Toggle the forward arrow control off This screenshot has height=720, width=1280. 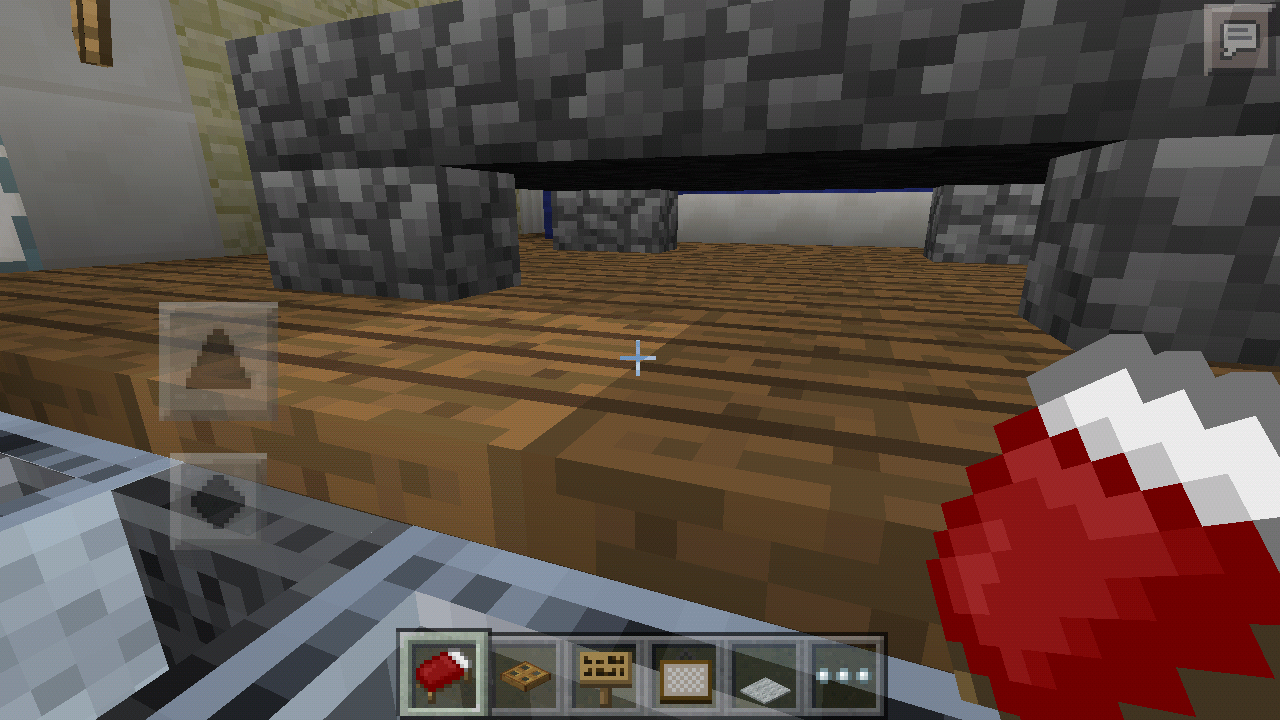[218, 358]
